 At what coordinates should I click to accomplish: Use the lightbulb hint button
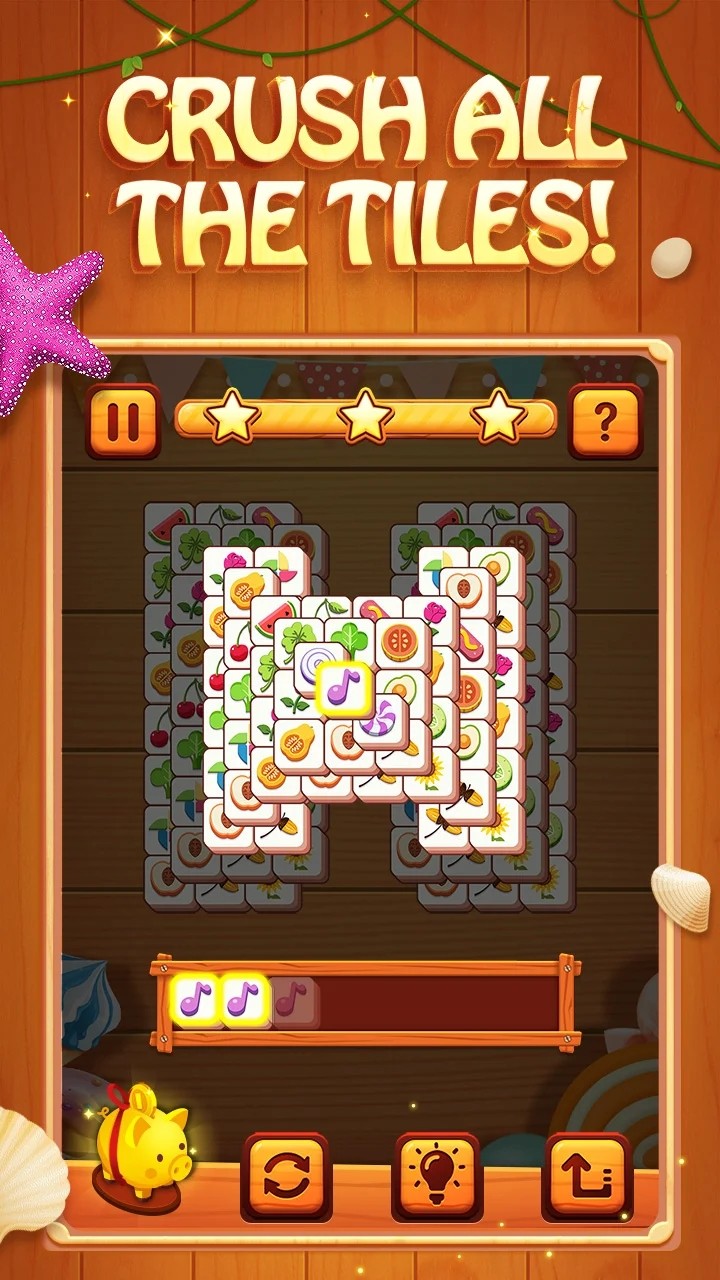pyautogui.click(x=436, y=1176)
